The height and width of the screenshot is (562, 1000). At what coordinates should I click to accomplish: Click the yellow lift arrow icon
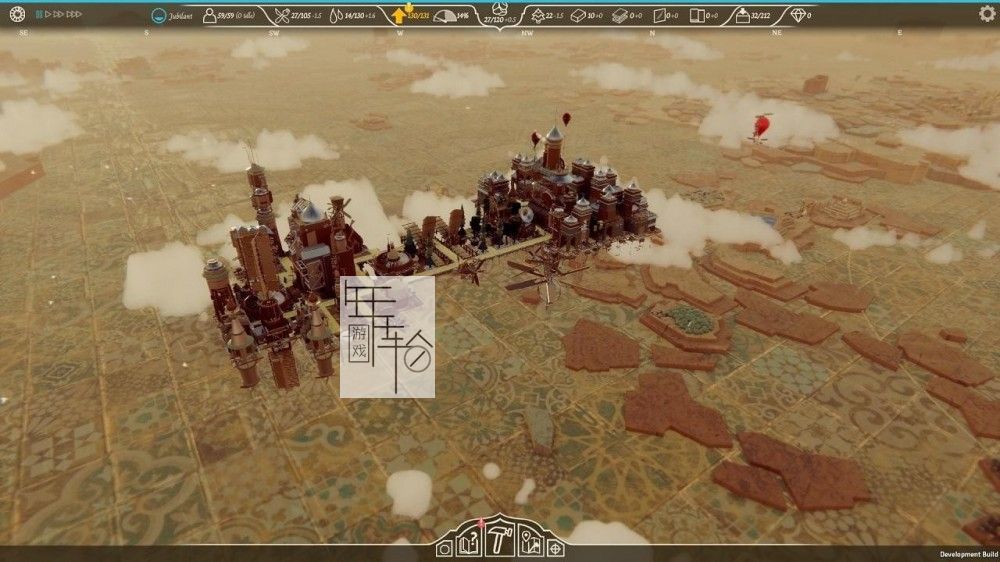(x=398, y=15)
